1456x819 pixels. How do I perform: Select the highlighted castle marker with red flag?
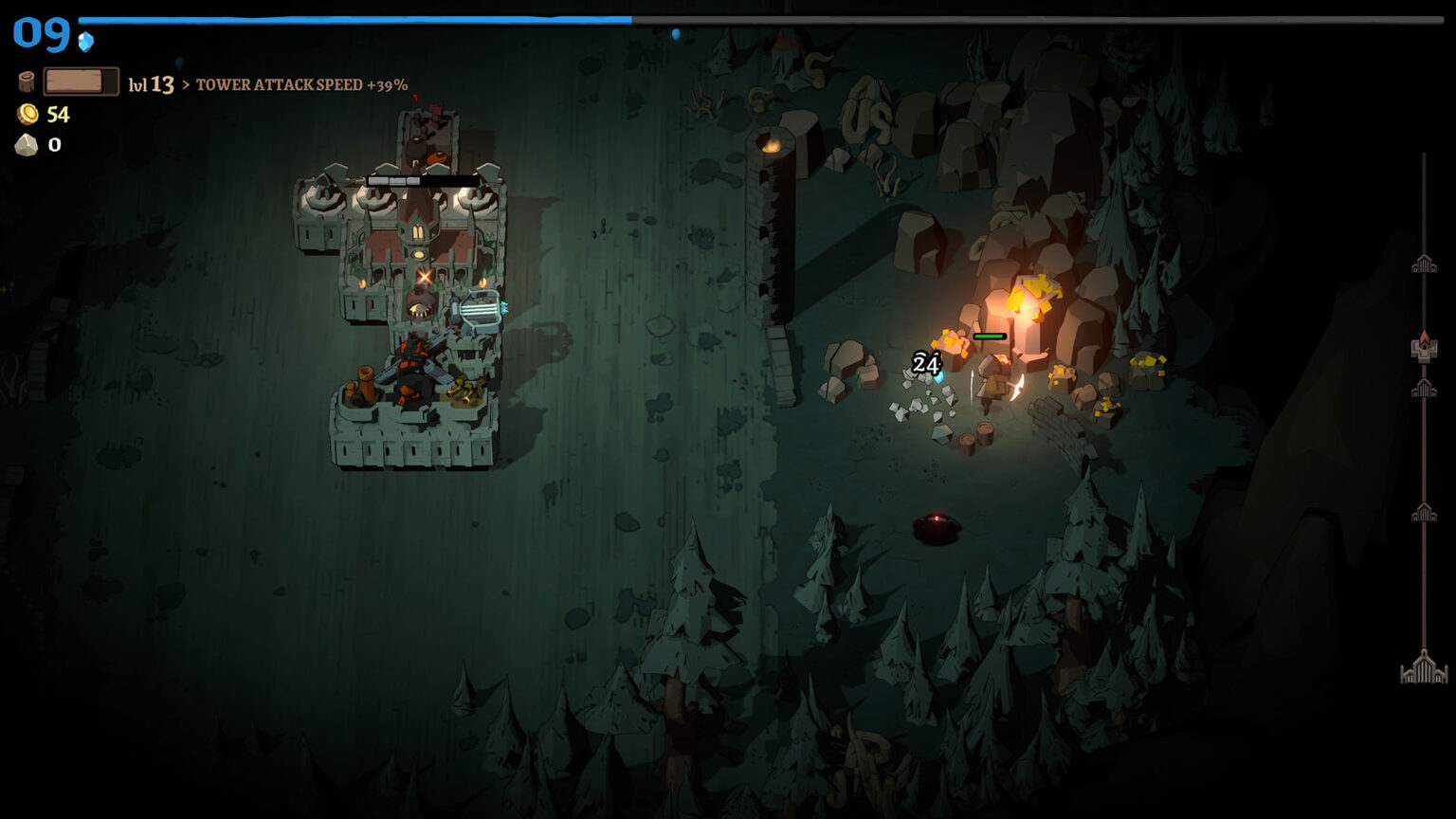click(1425, 343)
